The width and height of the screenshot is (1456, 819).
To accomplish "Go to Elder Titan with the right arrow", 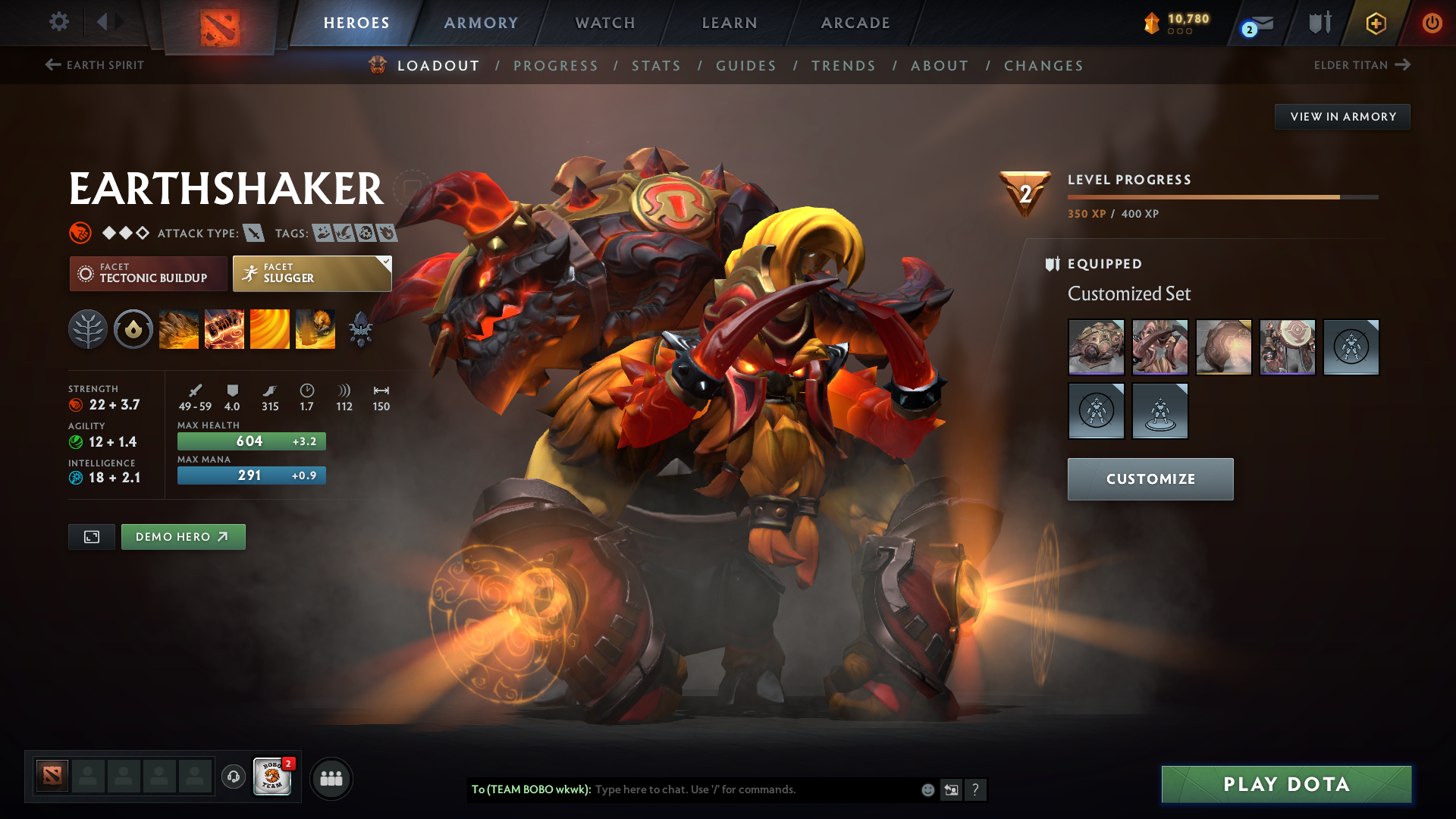I will pyautogui.click(x=1403, y=64).
